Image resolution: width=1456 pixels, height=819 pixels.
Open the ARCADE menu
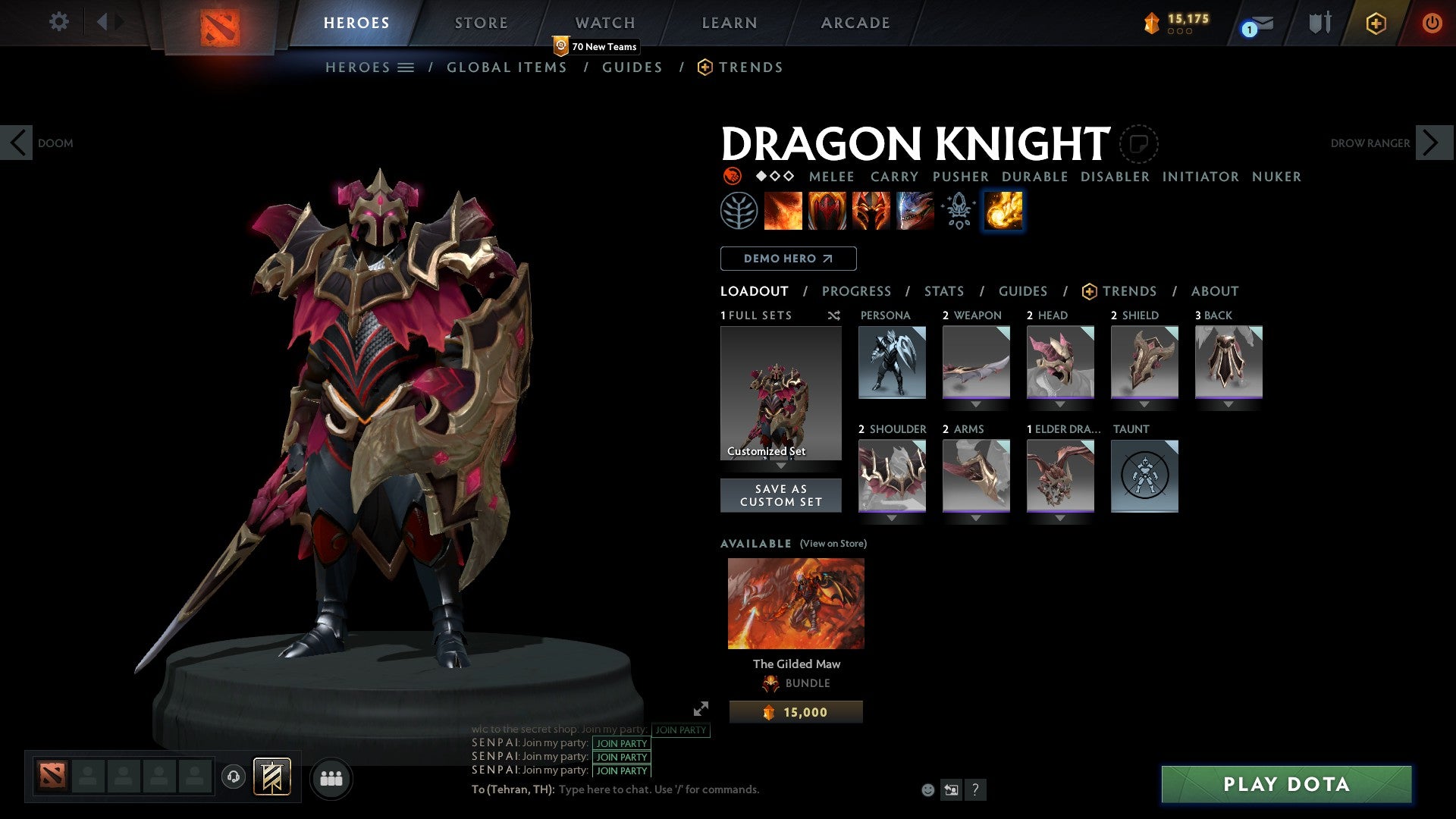coord(855,22)
